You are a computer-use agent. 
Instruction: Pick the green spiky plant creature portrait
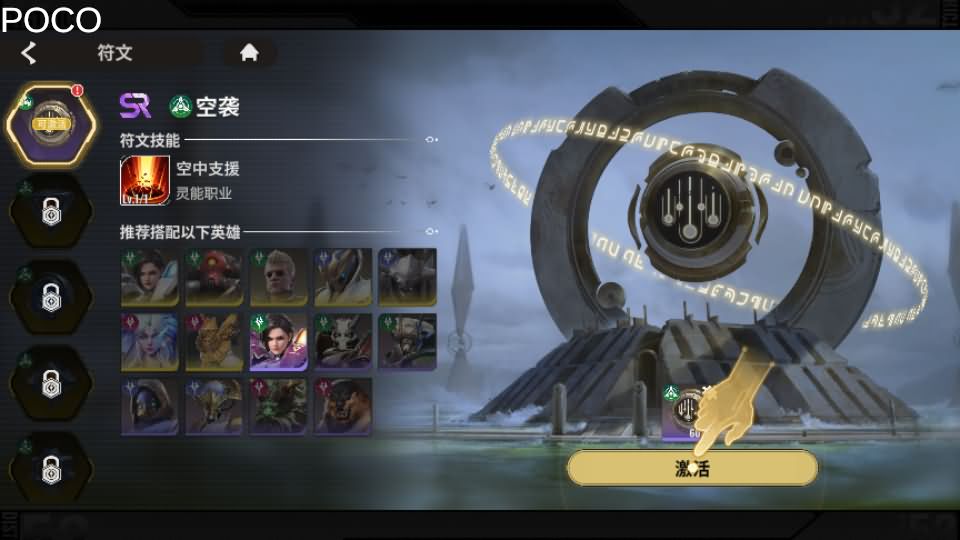point(278,407)
